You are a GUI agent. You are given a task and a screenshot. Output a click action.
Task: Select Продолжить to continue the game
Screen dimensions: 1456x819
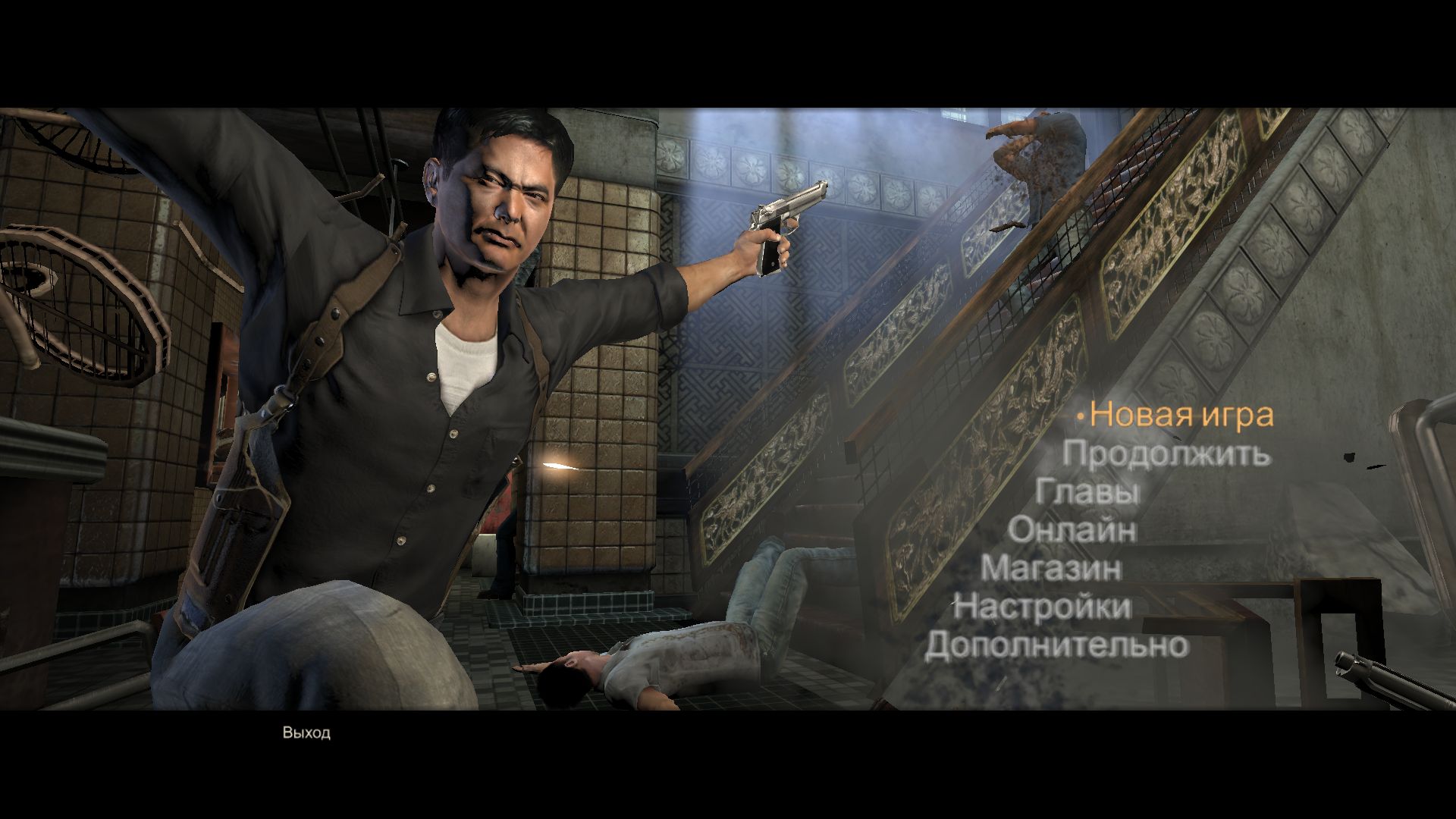tap(1166, 453)
